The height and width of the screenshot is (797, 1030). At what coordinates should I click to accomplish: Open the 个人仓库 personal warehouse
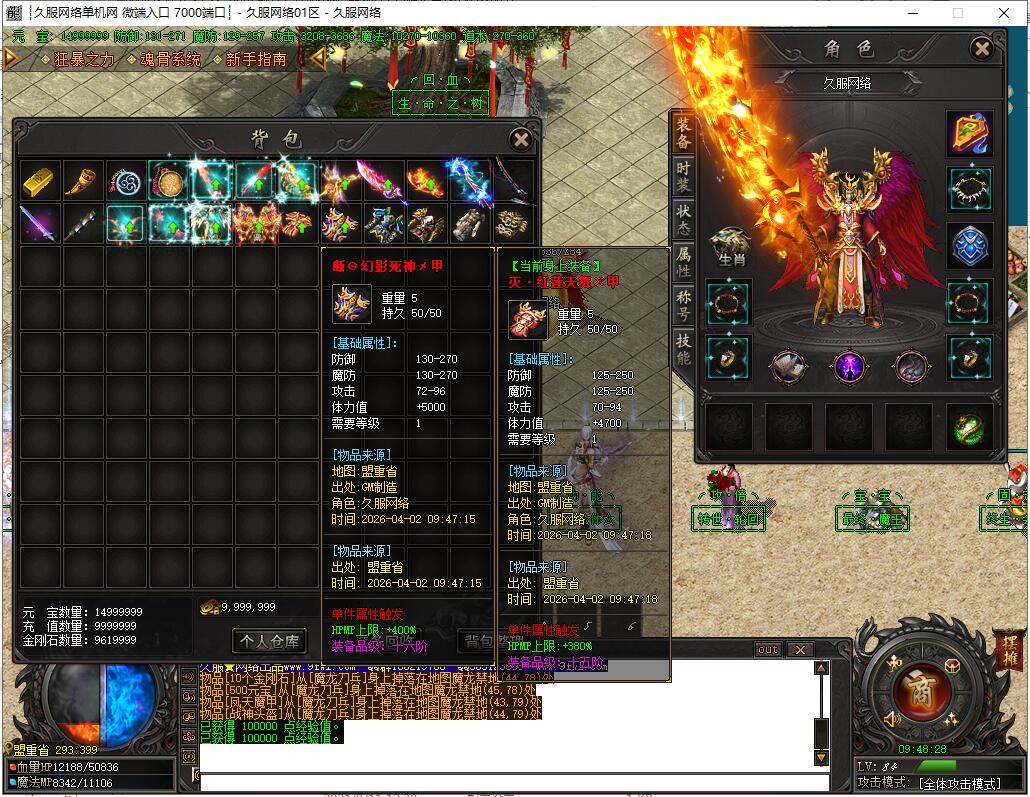click(x=269, y=640)
